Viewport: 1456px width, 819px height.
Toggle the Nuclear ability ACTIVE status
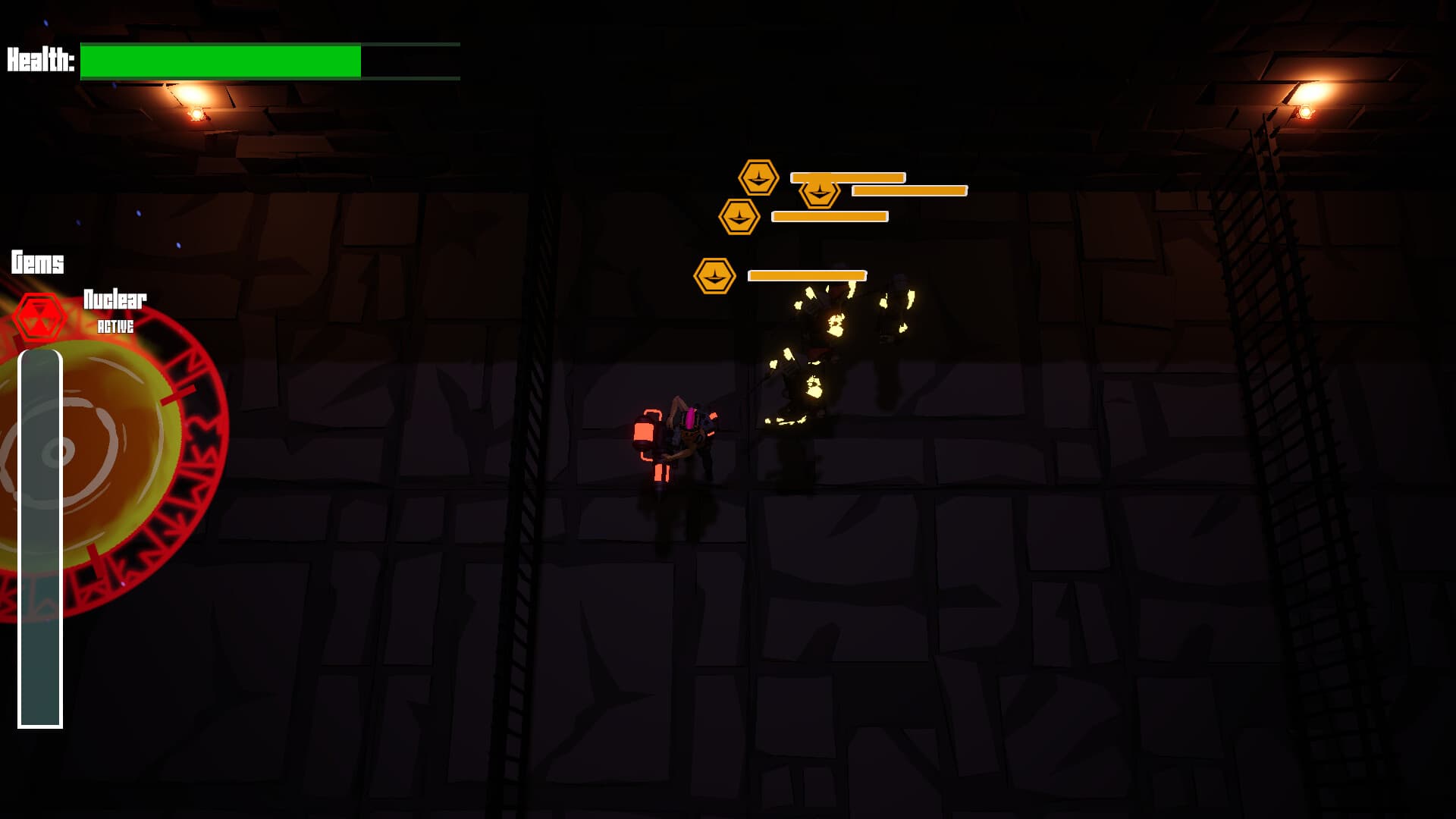point(114,329)
